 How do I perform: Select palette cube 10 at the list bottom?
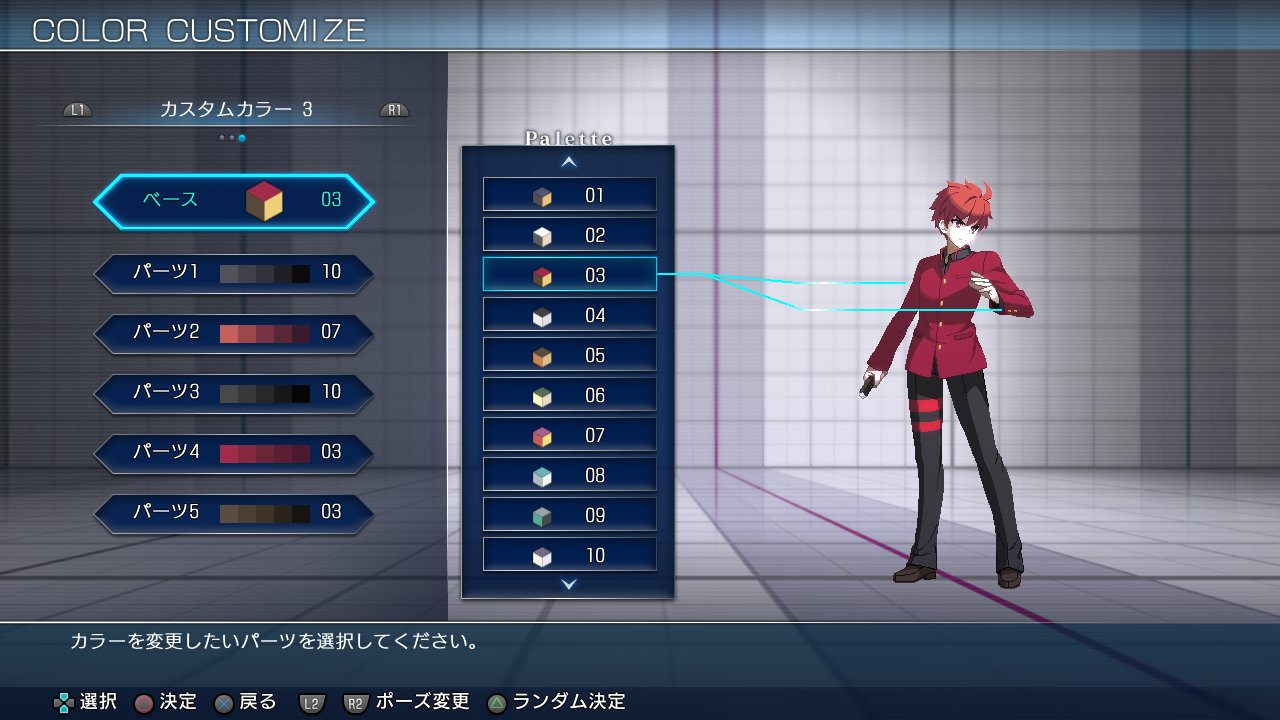point(569,553)
